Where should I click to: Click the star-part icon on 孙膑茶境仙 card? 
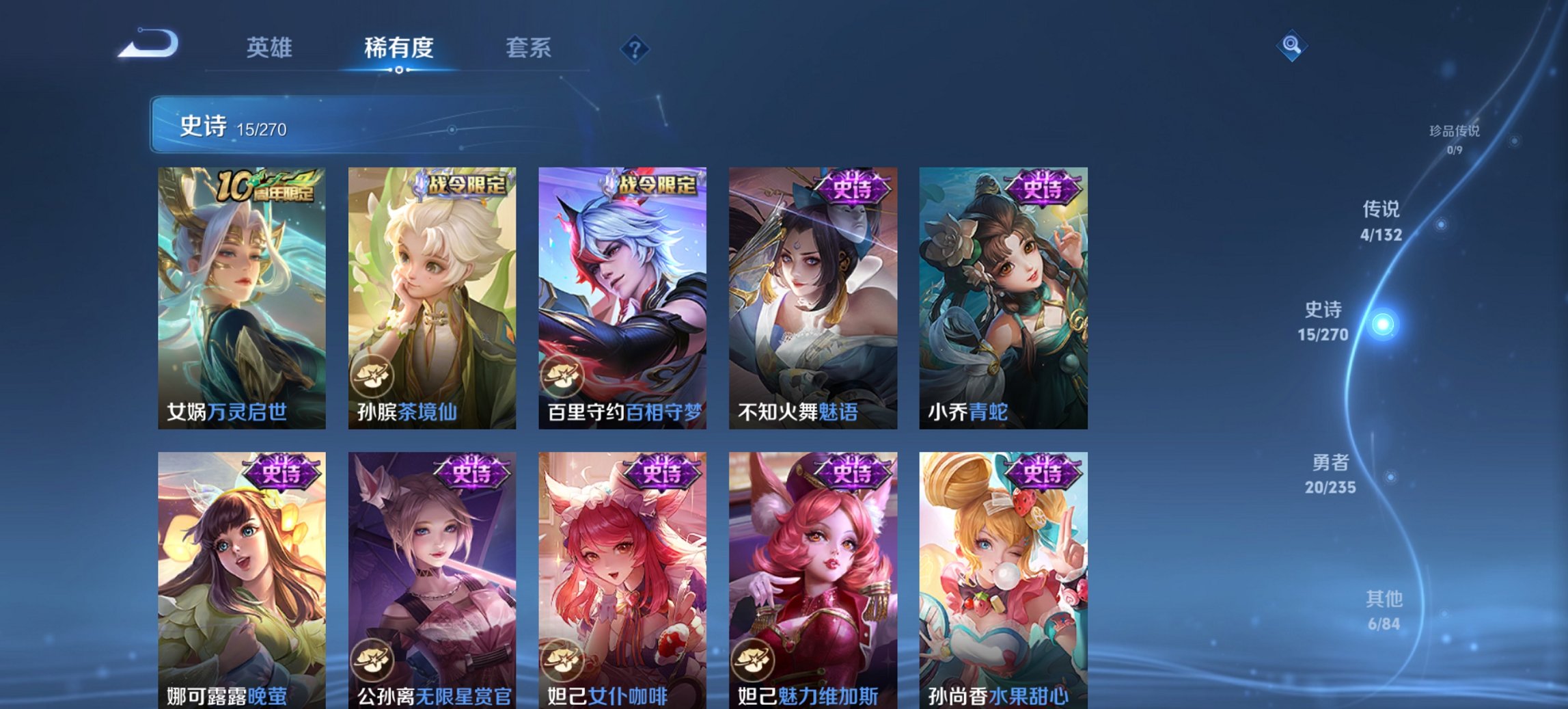coord(372,375)
